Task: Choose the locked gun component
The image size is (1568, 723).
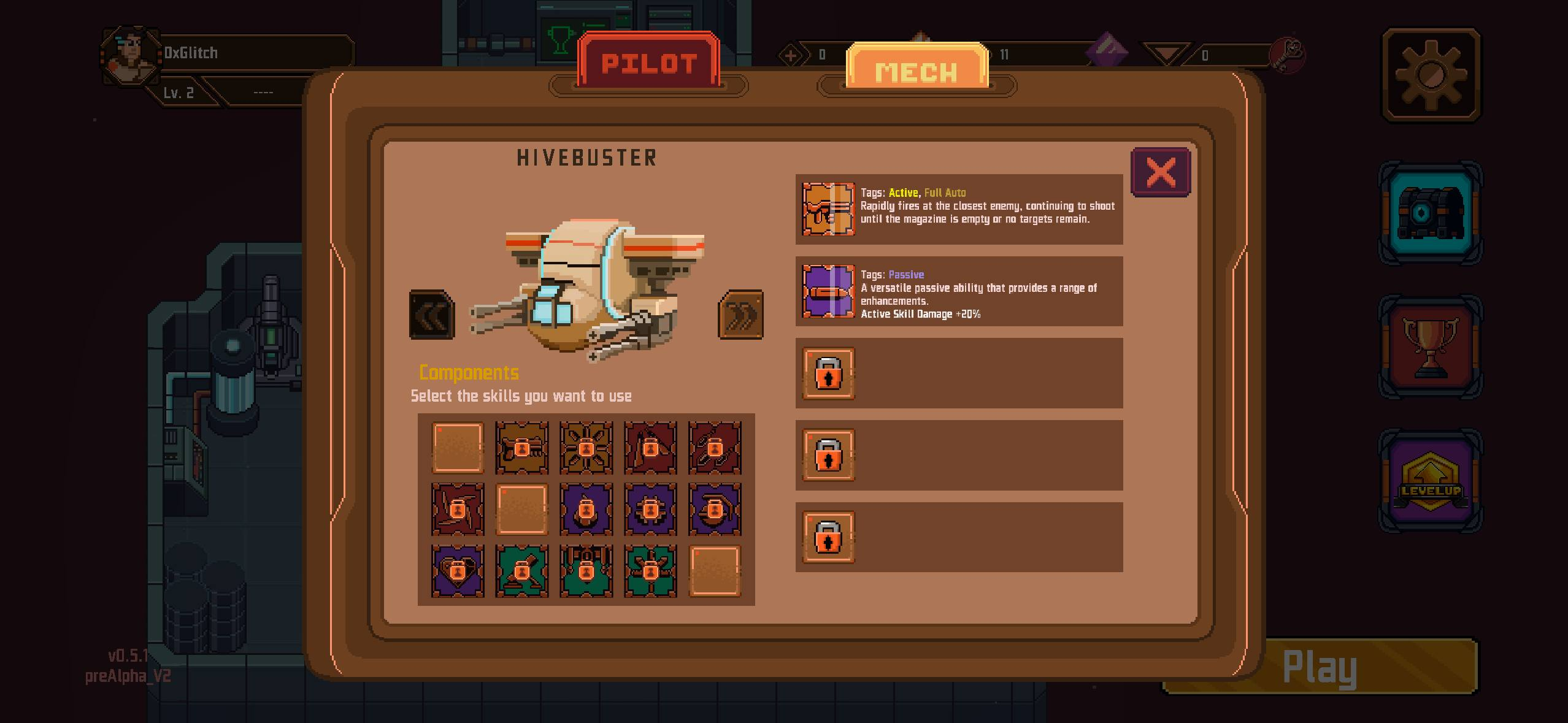Action: (522, 448)
